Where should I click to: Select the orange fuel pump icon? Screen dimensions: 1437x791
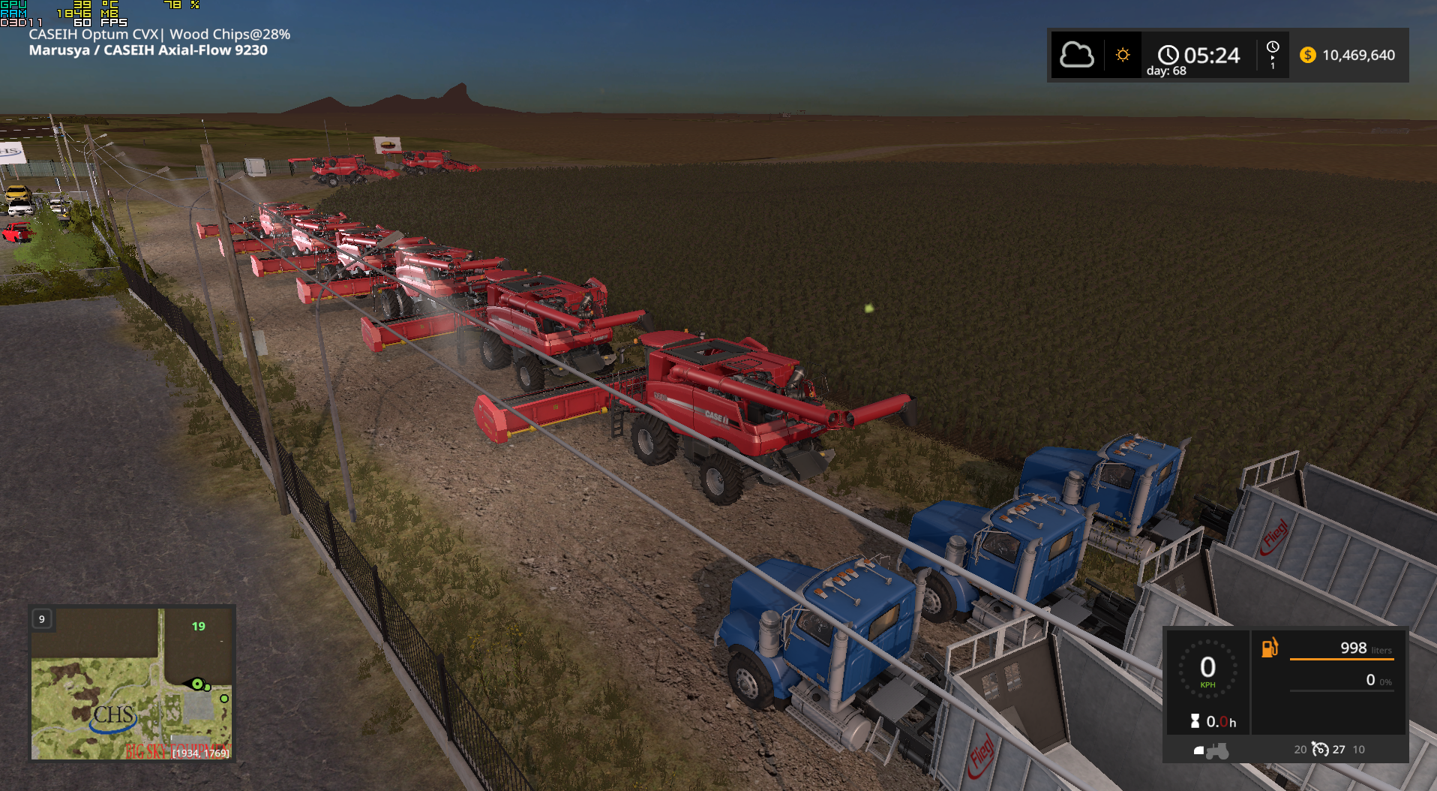[1269, 648]
